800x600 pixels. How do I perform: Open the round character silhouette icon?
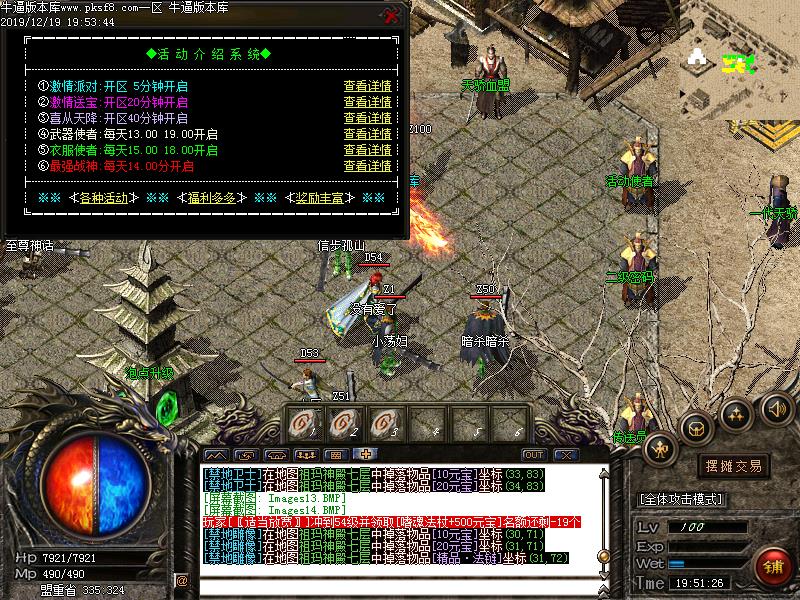click(658, 448)
